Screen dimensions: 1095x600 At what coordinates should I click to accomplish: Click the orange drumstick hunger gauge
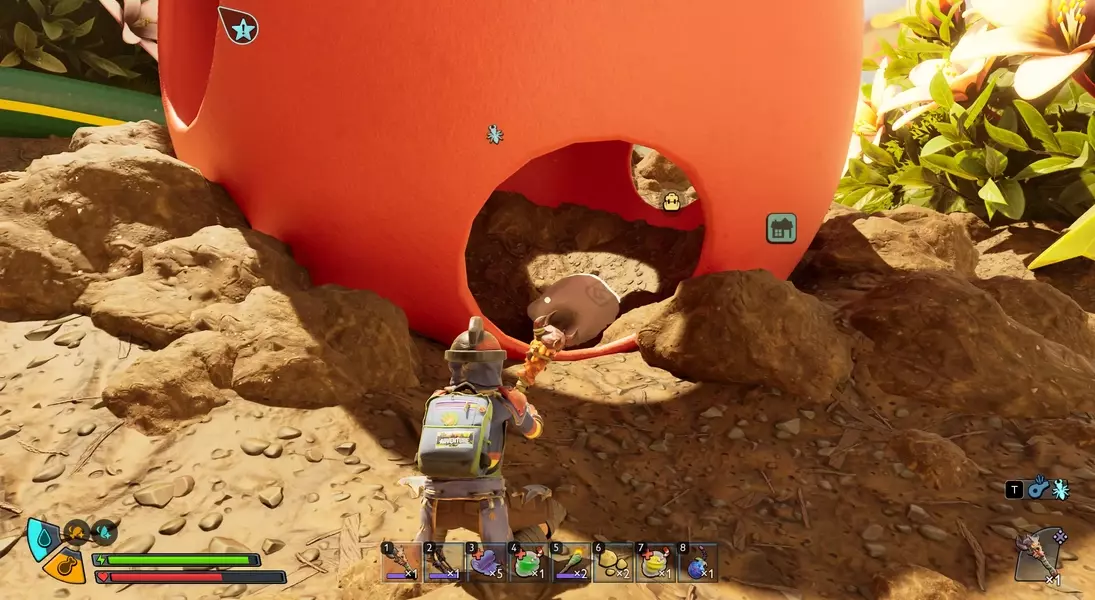64,567
